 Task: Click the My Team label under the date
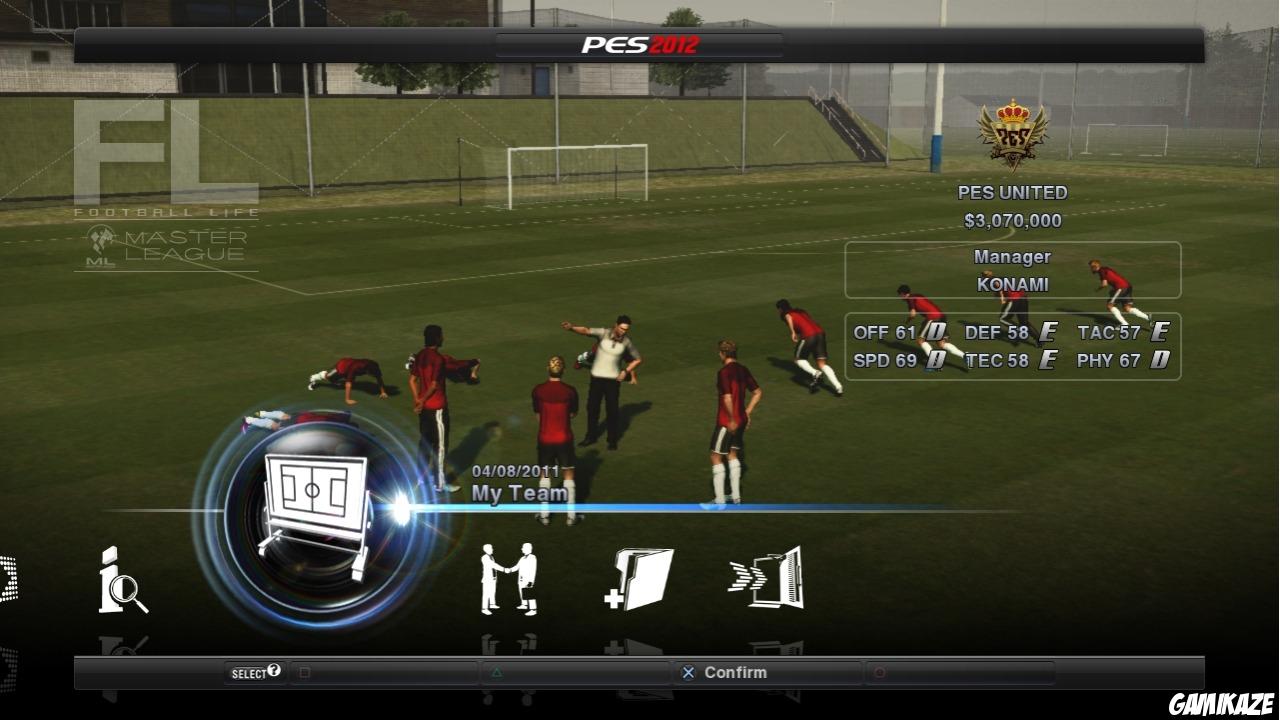[x=519, y=493]
